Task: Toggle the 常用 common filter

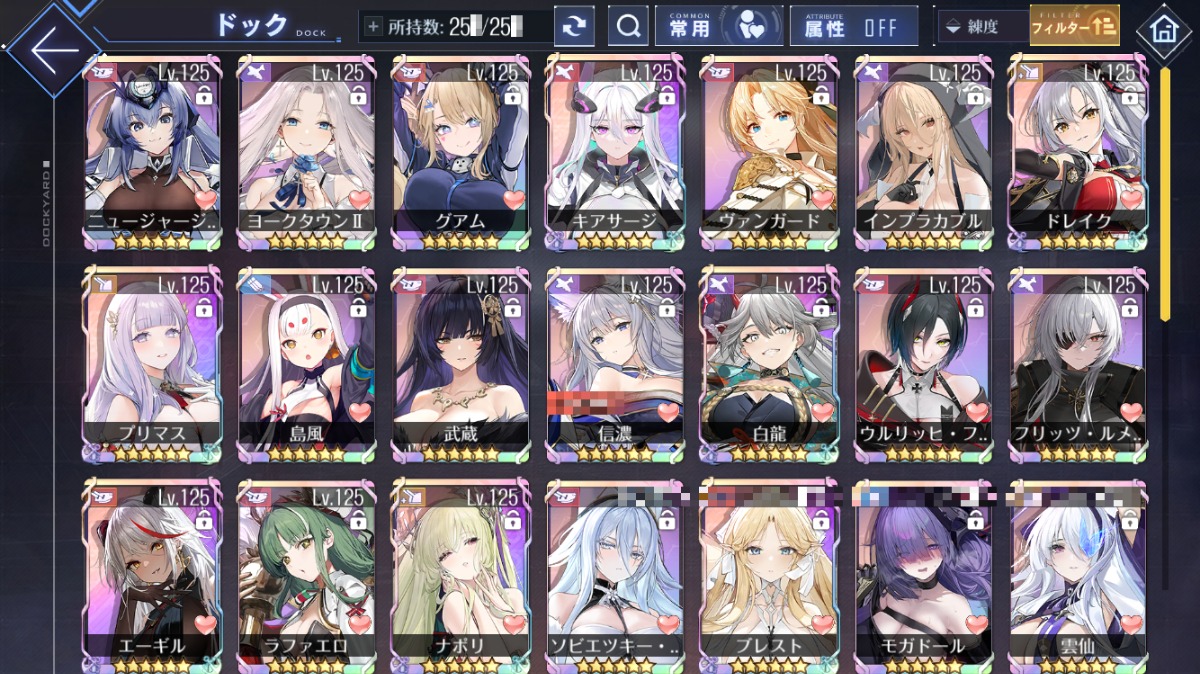Action: click(x=718, y=27)
